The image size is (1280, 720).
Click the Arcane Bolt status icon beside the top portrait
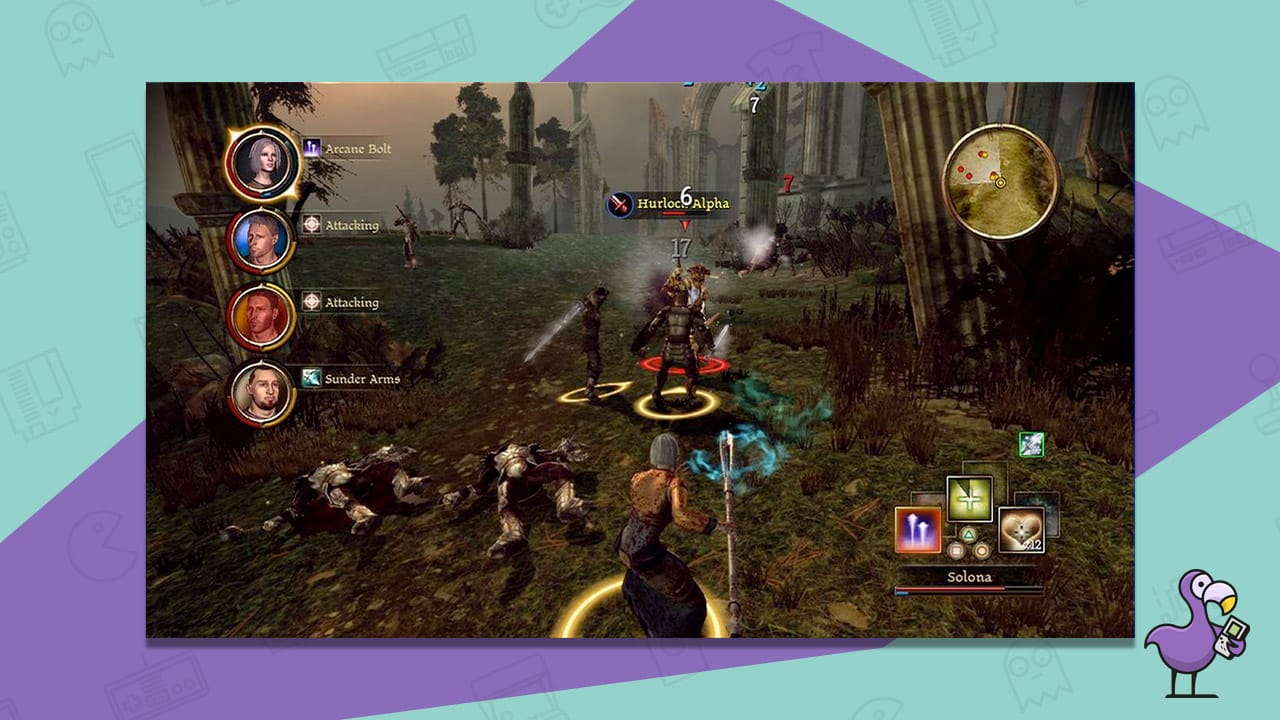(x=310, y=147)
